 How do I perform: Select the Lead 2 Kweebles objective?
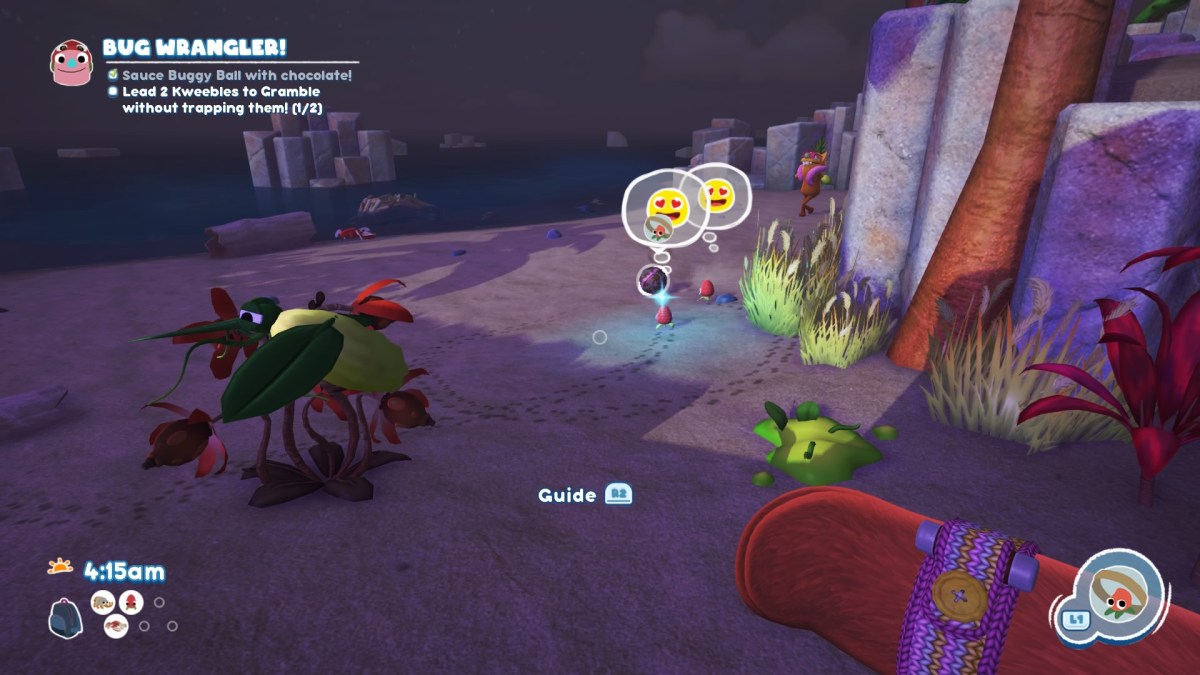coord(220,99)
